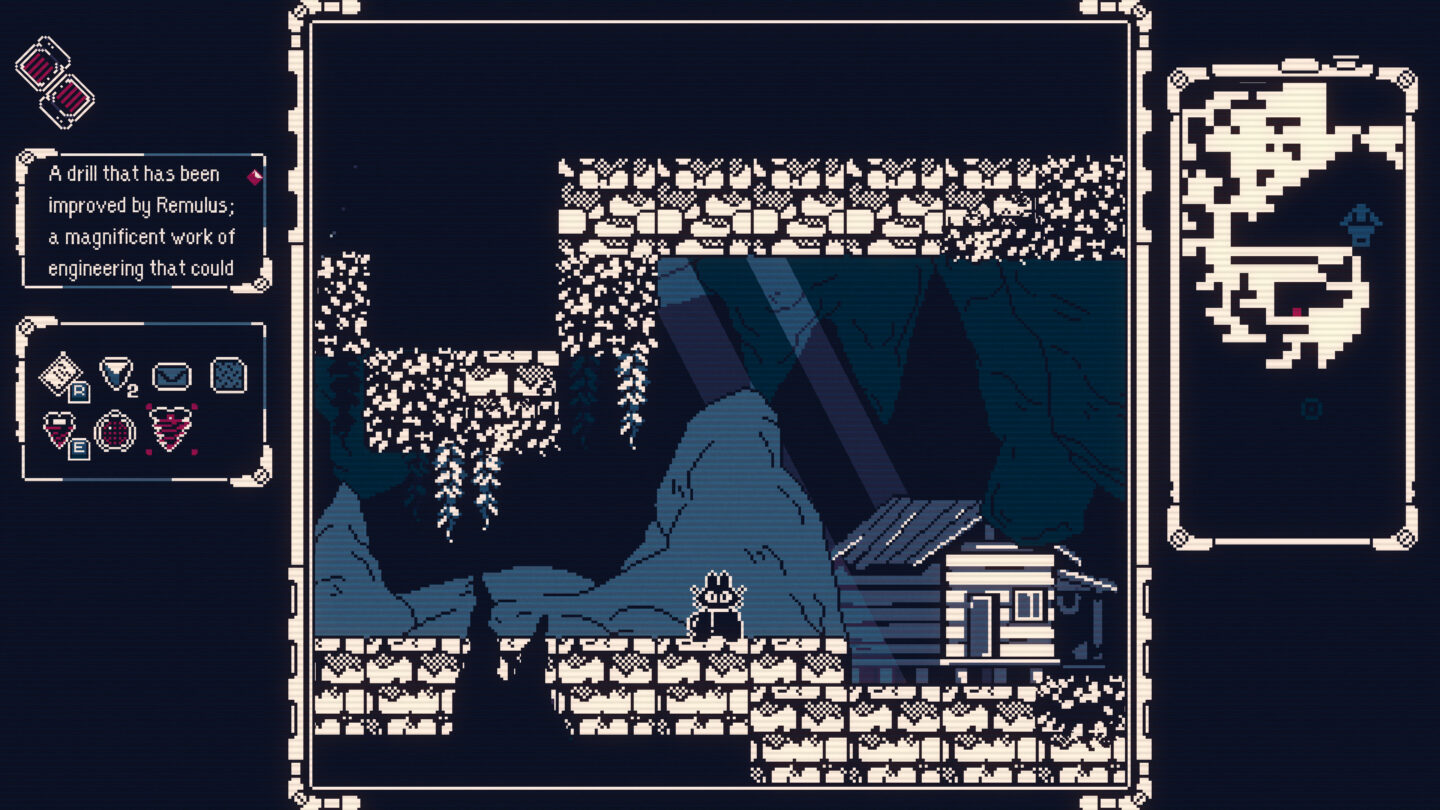Select the blue textured stamp item
This screenshot has width=1440, height=810.
pyautogui.click(x=228, y=374)
